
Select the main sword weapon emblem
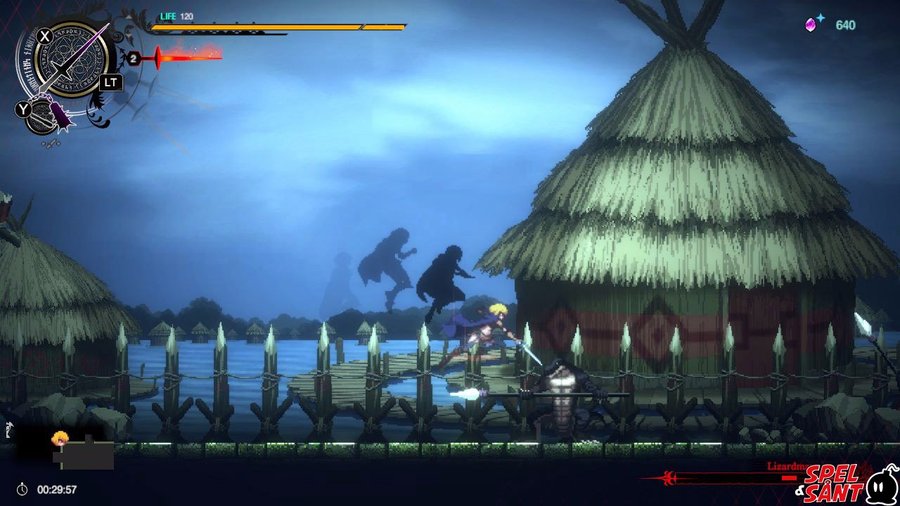(72, 59)
